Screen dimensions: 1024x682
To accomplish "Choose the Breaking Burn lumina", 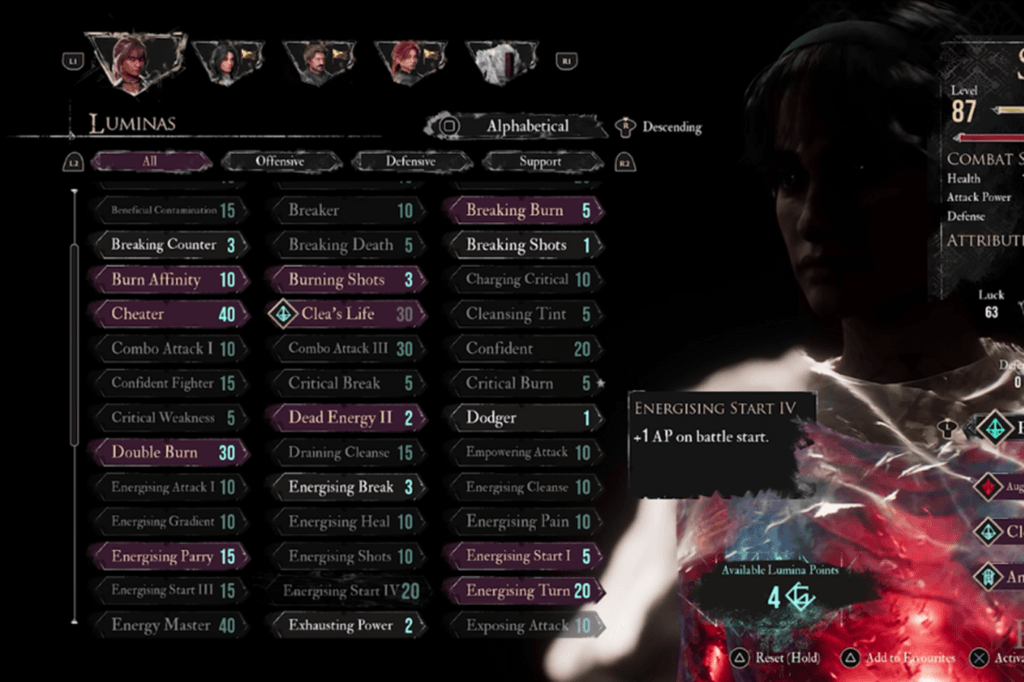I will 522,210.
